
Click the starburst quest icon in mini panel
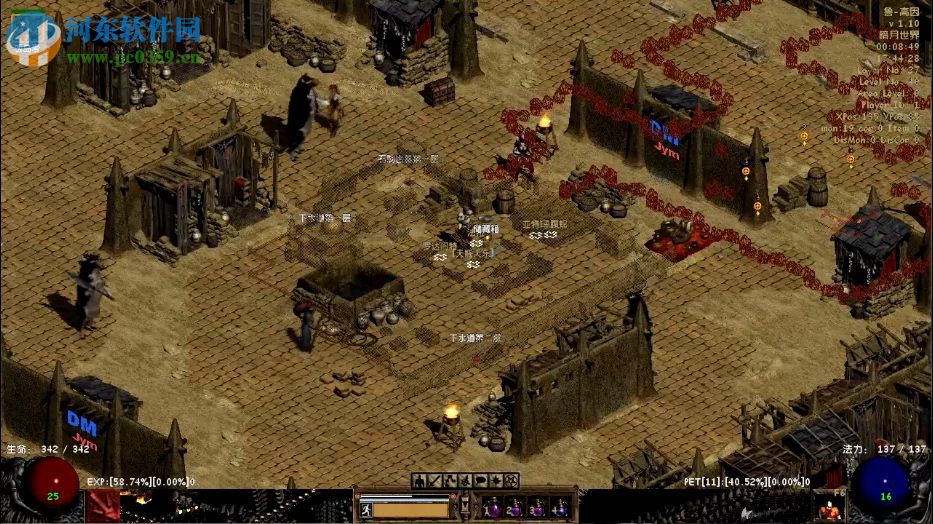click(497, 481)
